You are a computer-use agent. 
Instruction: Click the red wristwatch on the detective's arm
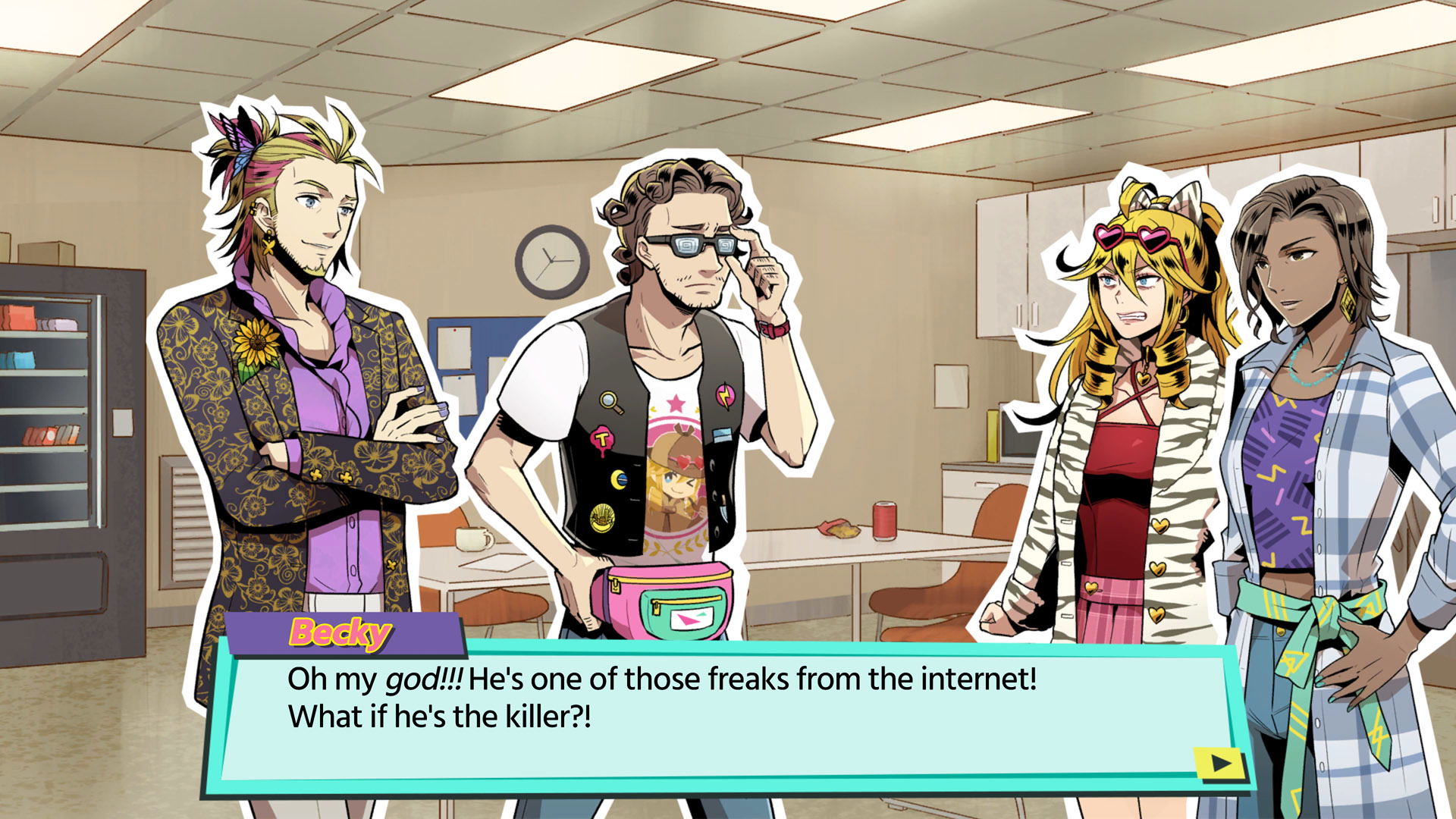point(773,328)
